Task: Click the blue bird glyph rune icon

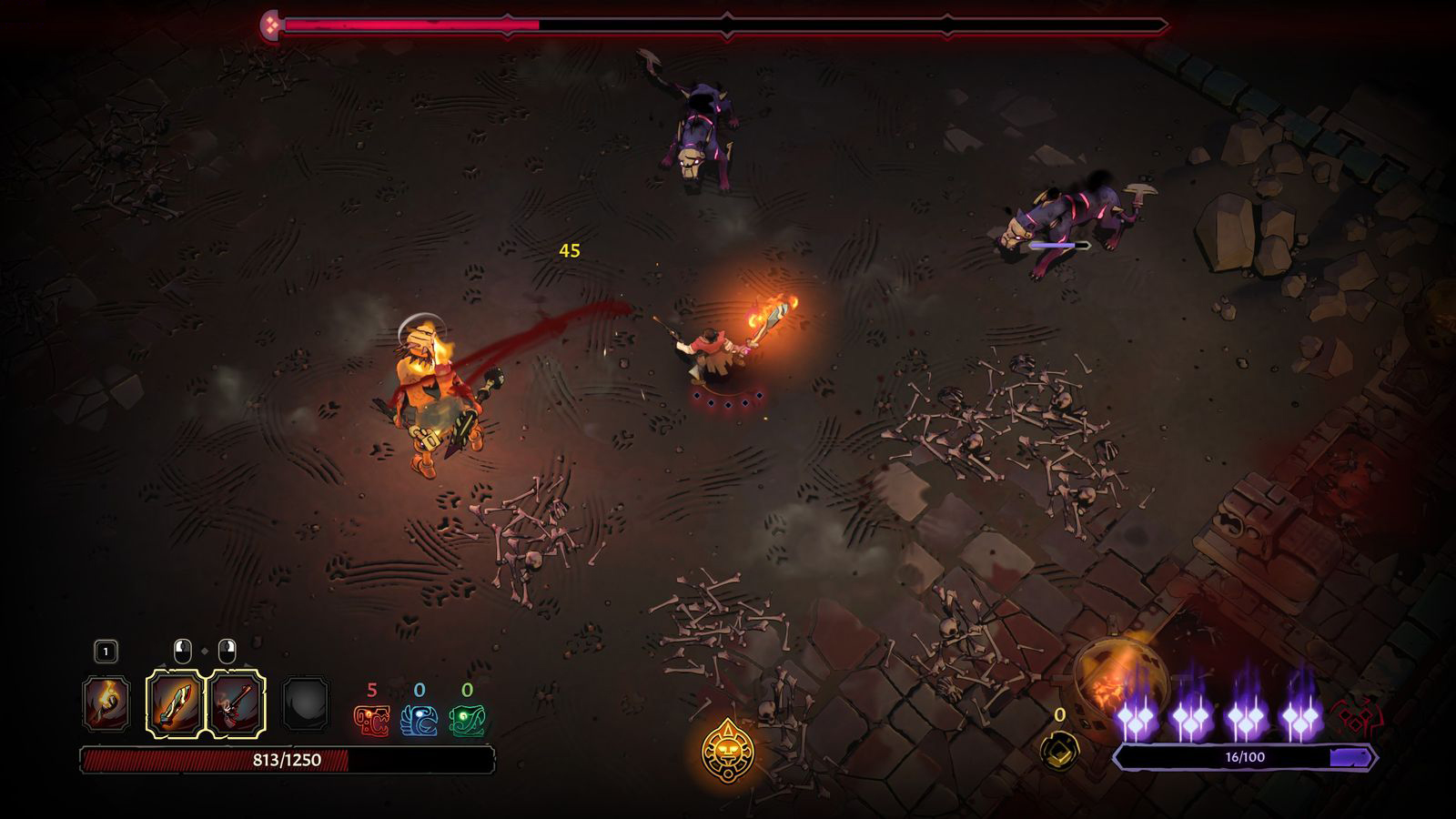Action: click(x=420, y=721)
